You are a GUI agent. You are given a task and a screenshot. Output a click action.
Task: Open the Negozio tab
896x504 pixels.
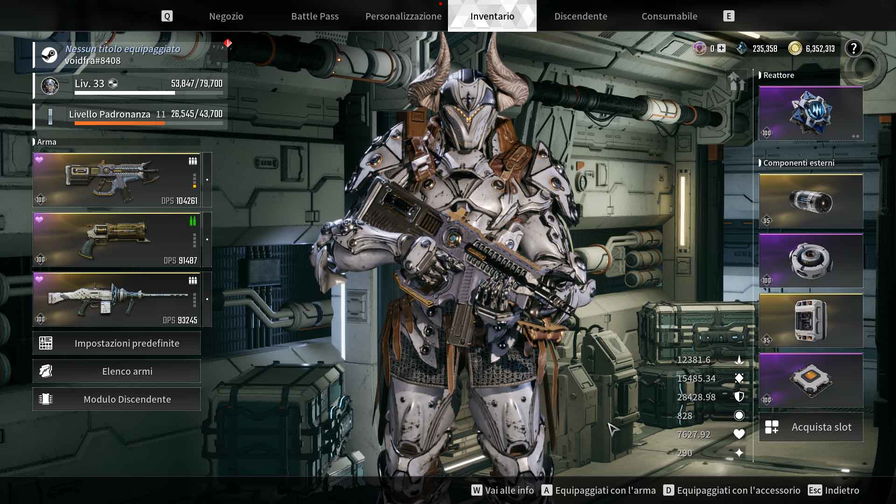pyautogui.click(x=226, y=16)
